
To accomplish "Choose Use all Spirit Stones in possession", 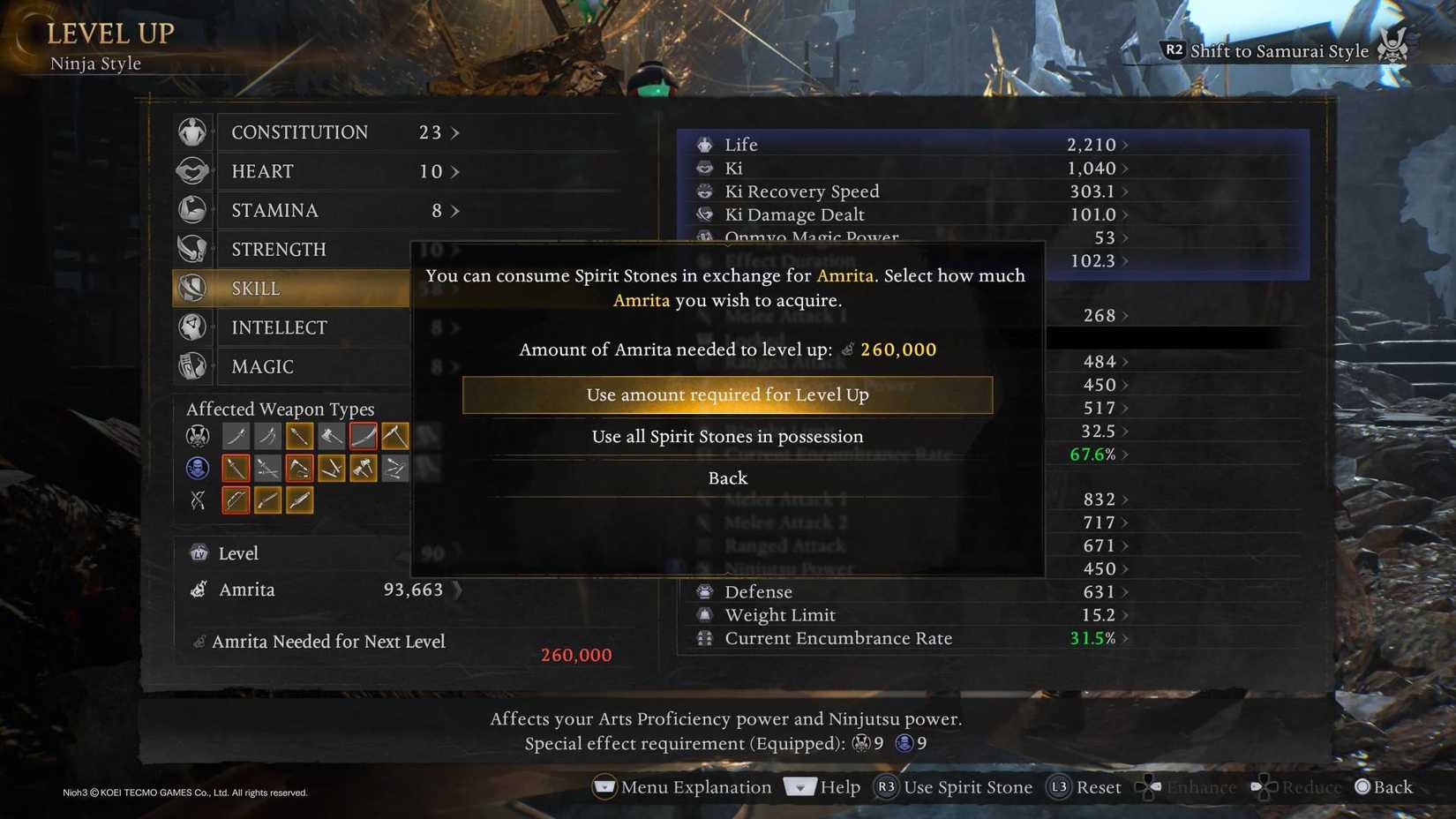I will point(727,435).
